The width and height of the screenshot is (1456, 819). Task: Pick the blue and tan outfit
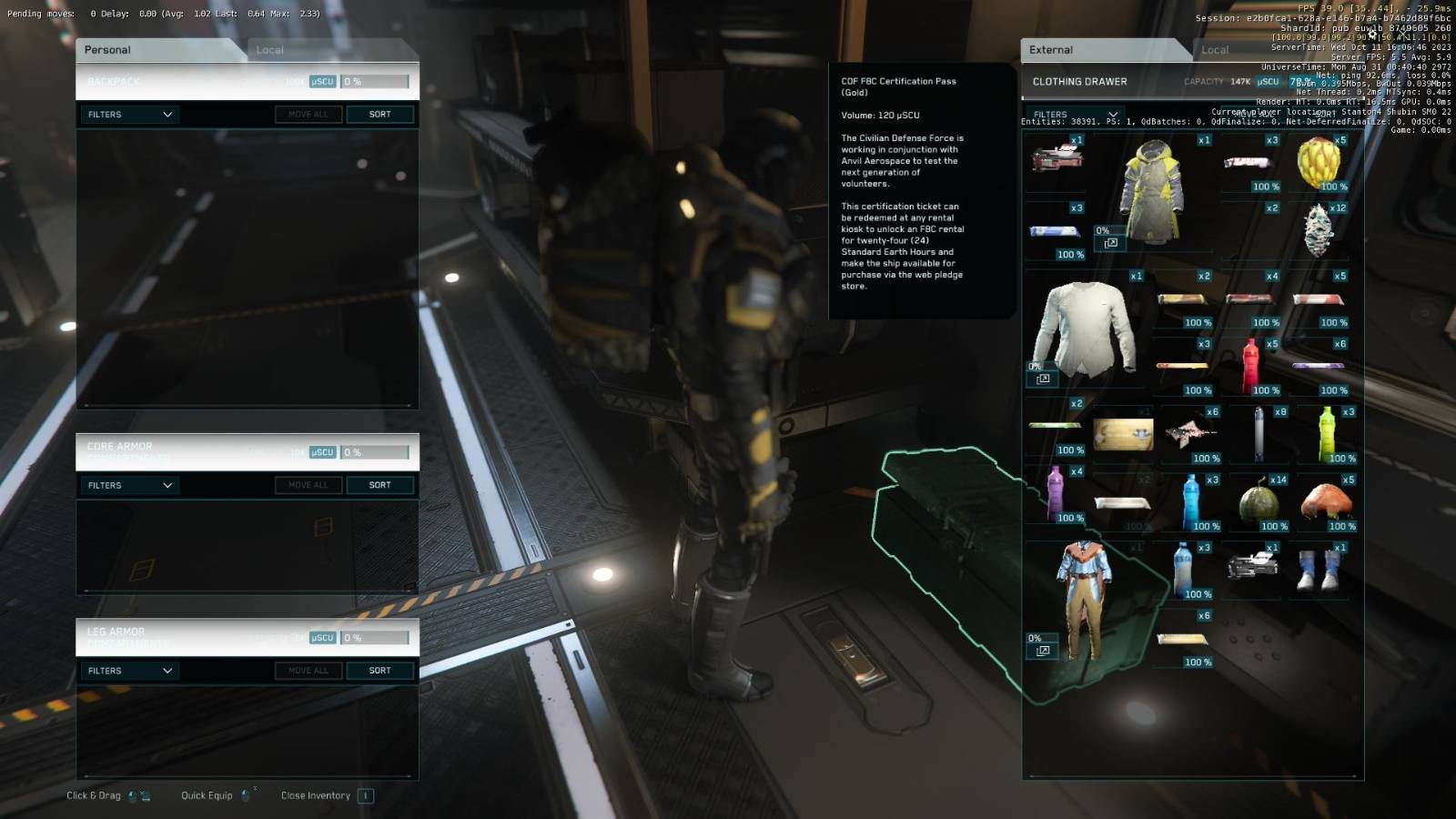pos(1085,596)
